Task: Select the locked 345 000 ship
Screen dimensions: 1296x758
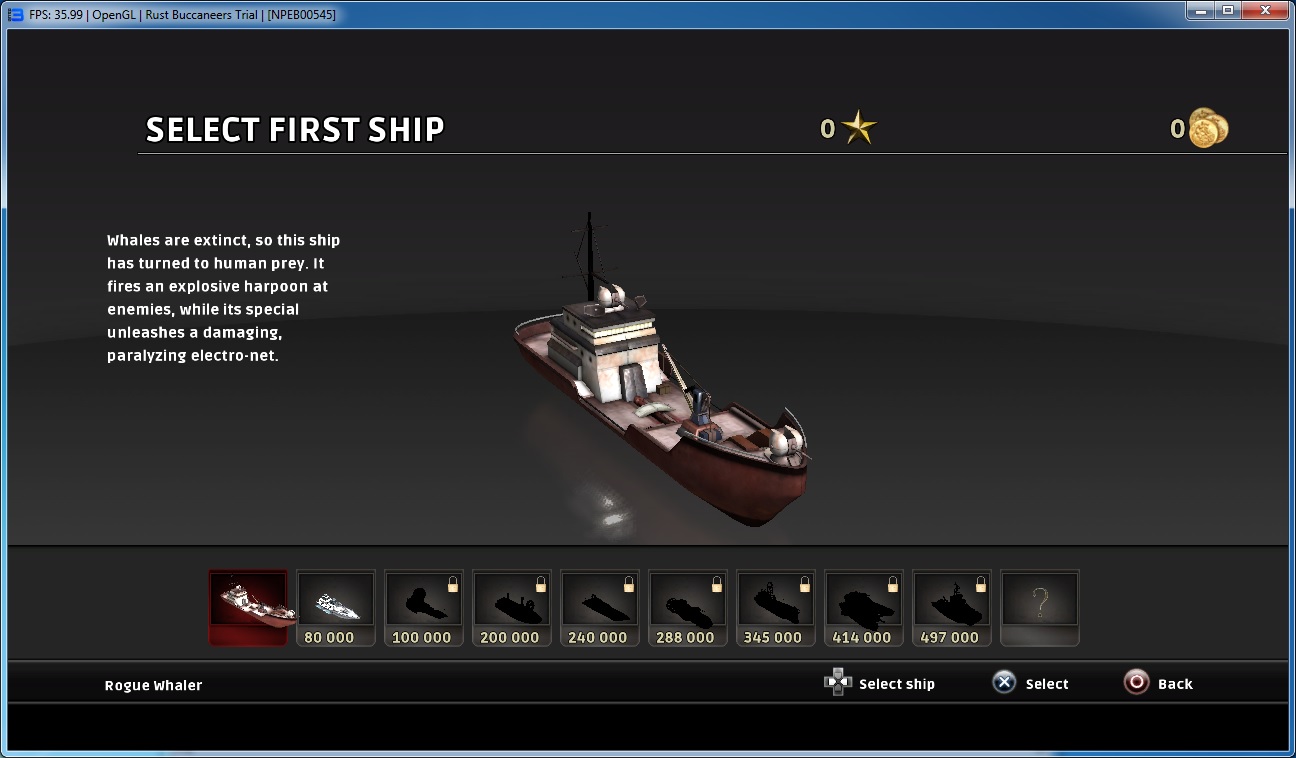Action: click(776, 607)
